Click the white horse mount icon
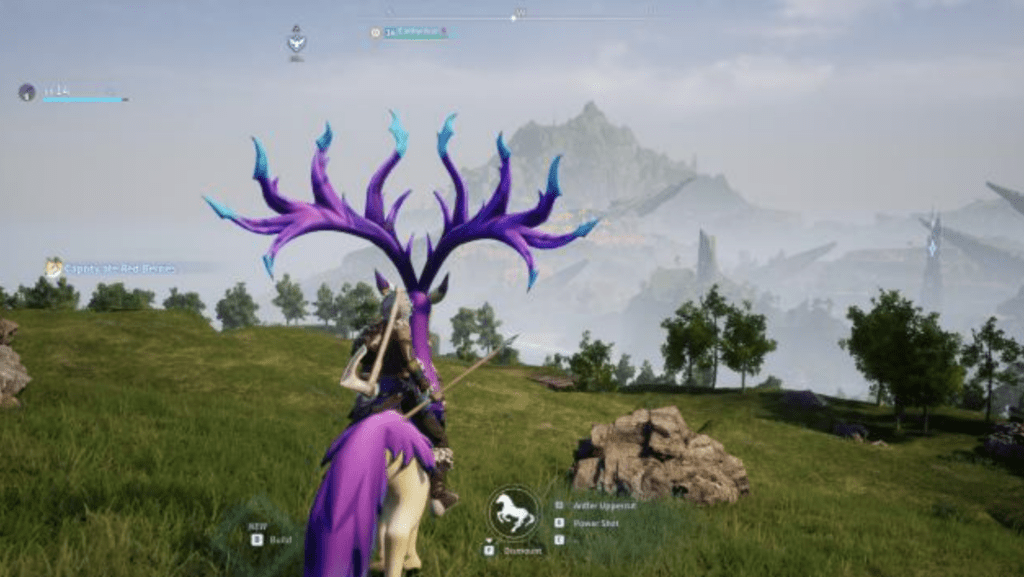Image resolution: width=1024 pixels, height=577 pixels. [x=514, y=512]
